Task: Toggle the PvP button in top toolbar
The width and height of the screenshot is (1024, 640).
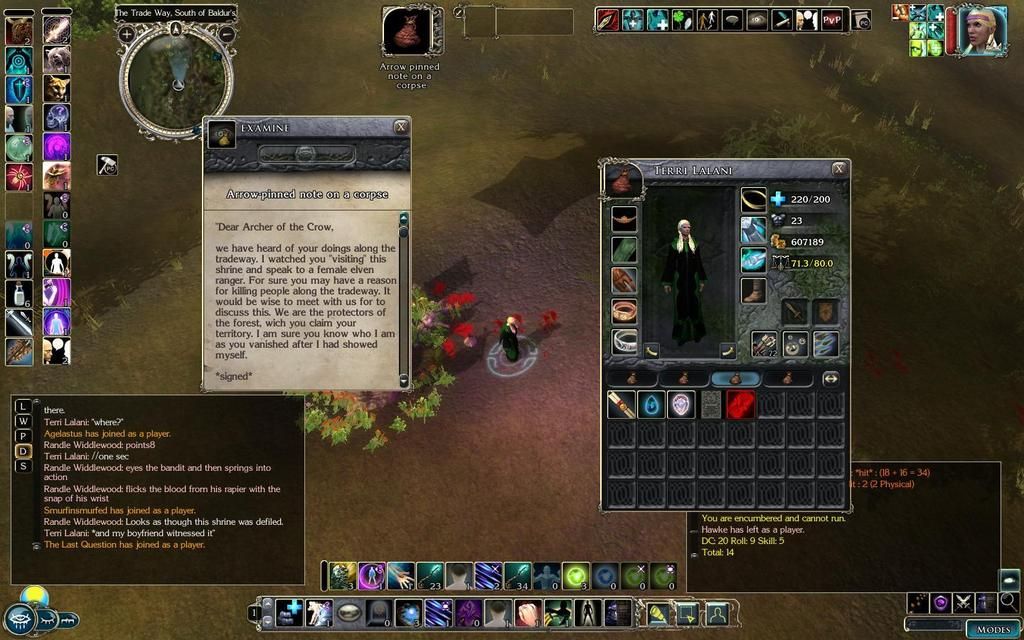Action: [832, 19]
